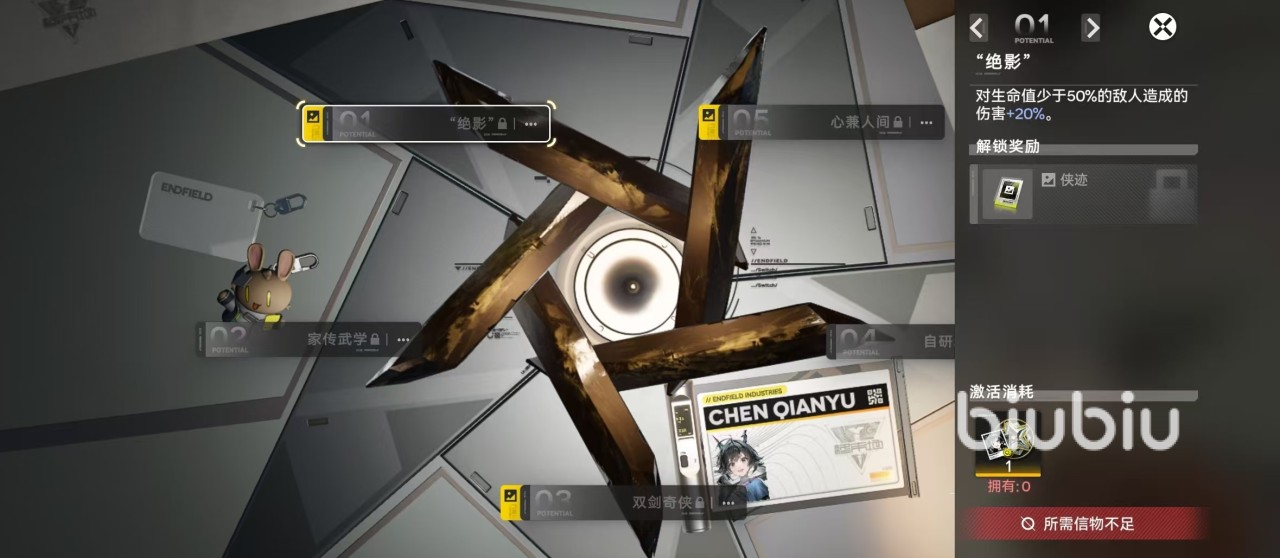Close the potential panel
Viewport: 1280px width, 558px height.
coord(1161,27)
